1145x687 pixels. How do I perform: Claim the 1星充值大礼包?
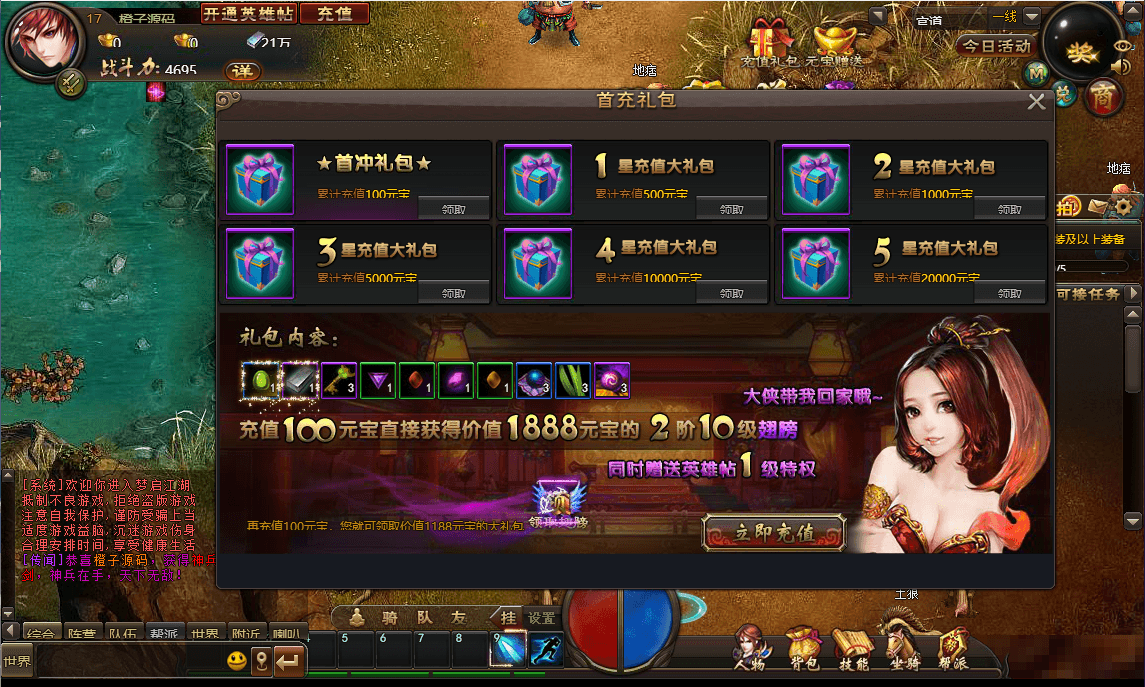click(732, 209)
